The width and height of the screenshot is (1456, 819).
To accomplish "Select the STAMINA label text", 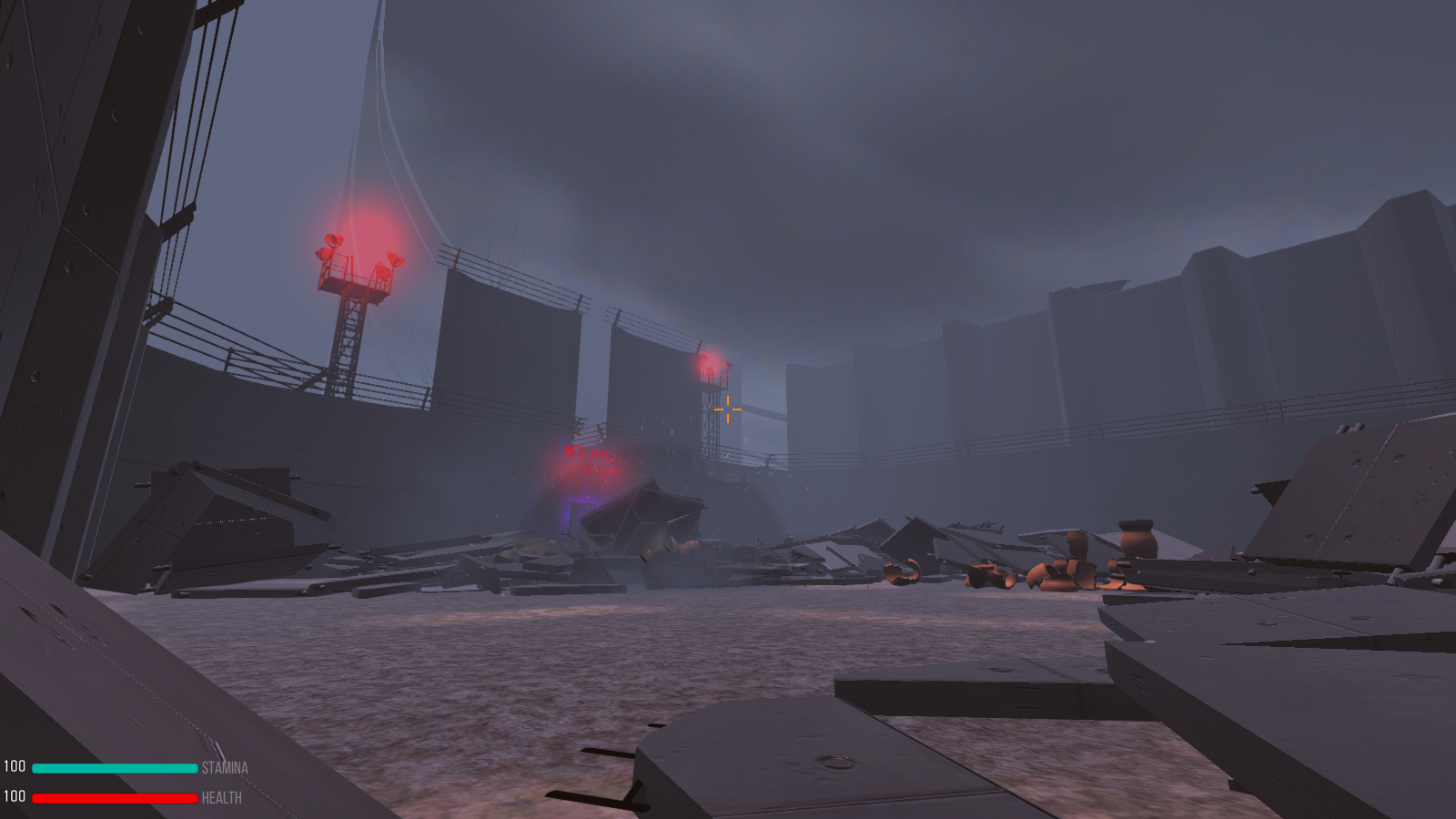I will (226, 769).
